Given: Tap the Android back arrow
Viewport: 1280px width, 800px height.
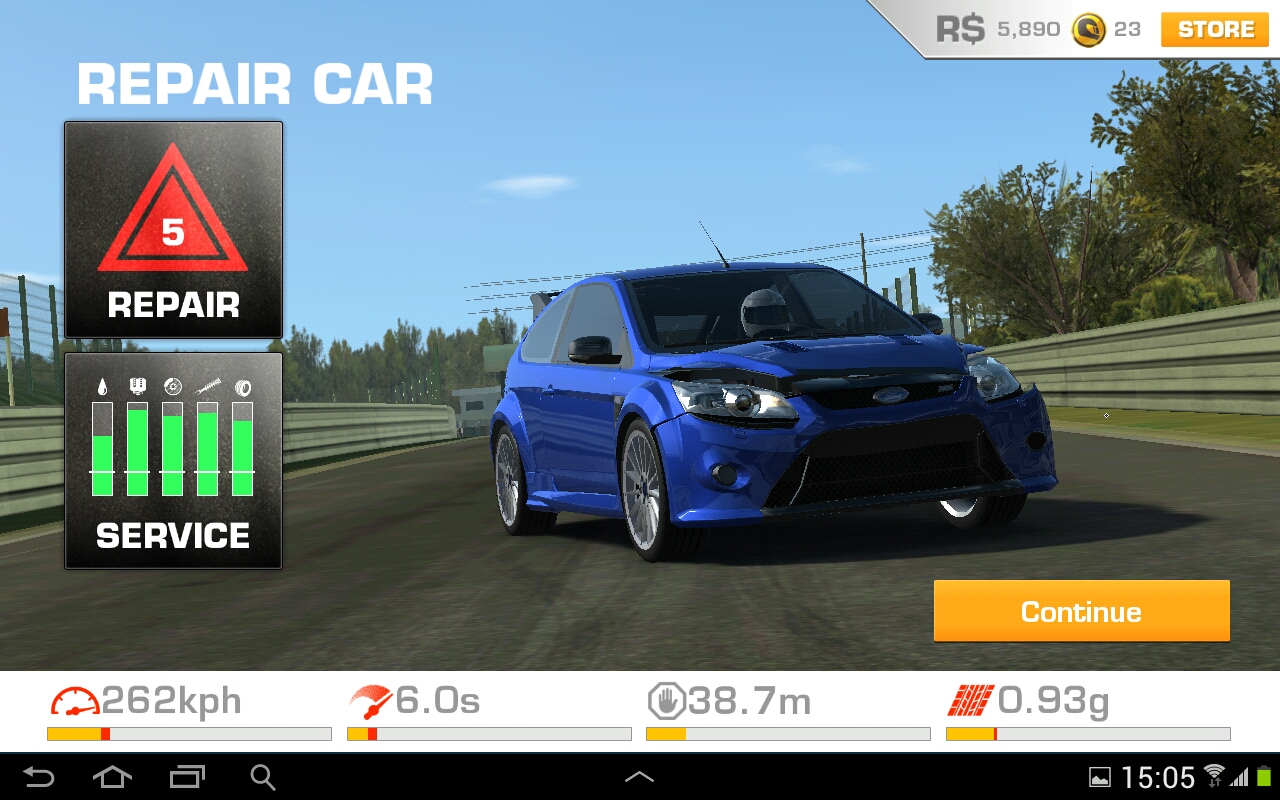Looking at the screenshot, I should pyautogui.click(x=39, y=777).
